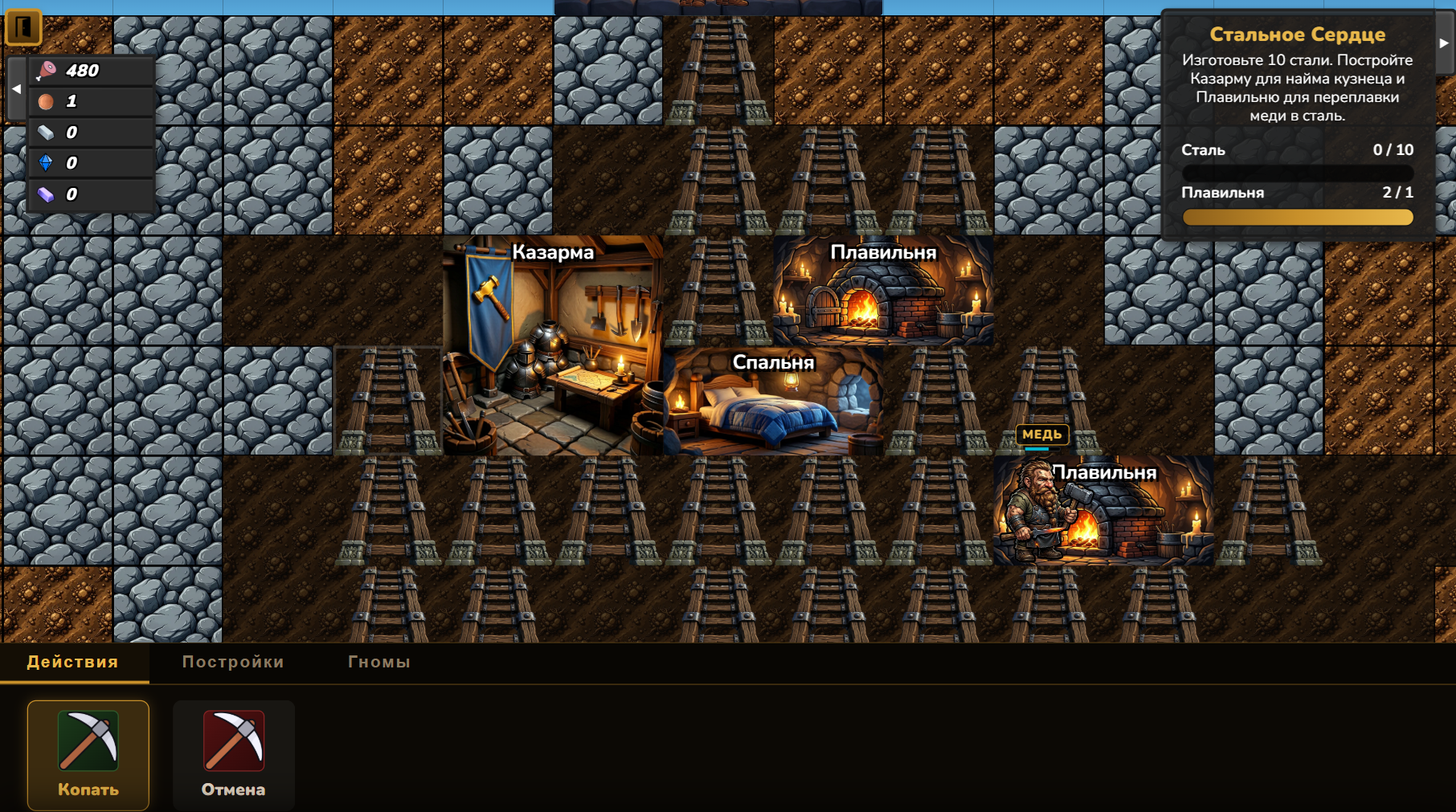Select the copper coin resource icon

pos(46,101)
